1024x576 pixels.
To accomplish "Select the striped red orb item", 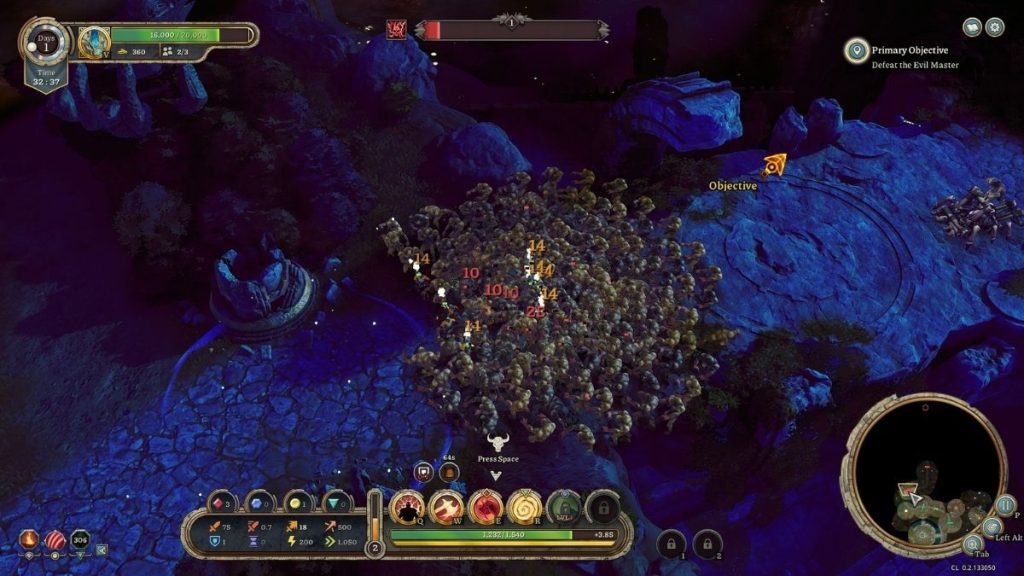I will pyautogui.click(x=55, y=540).
